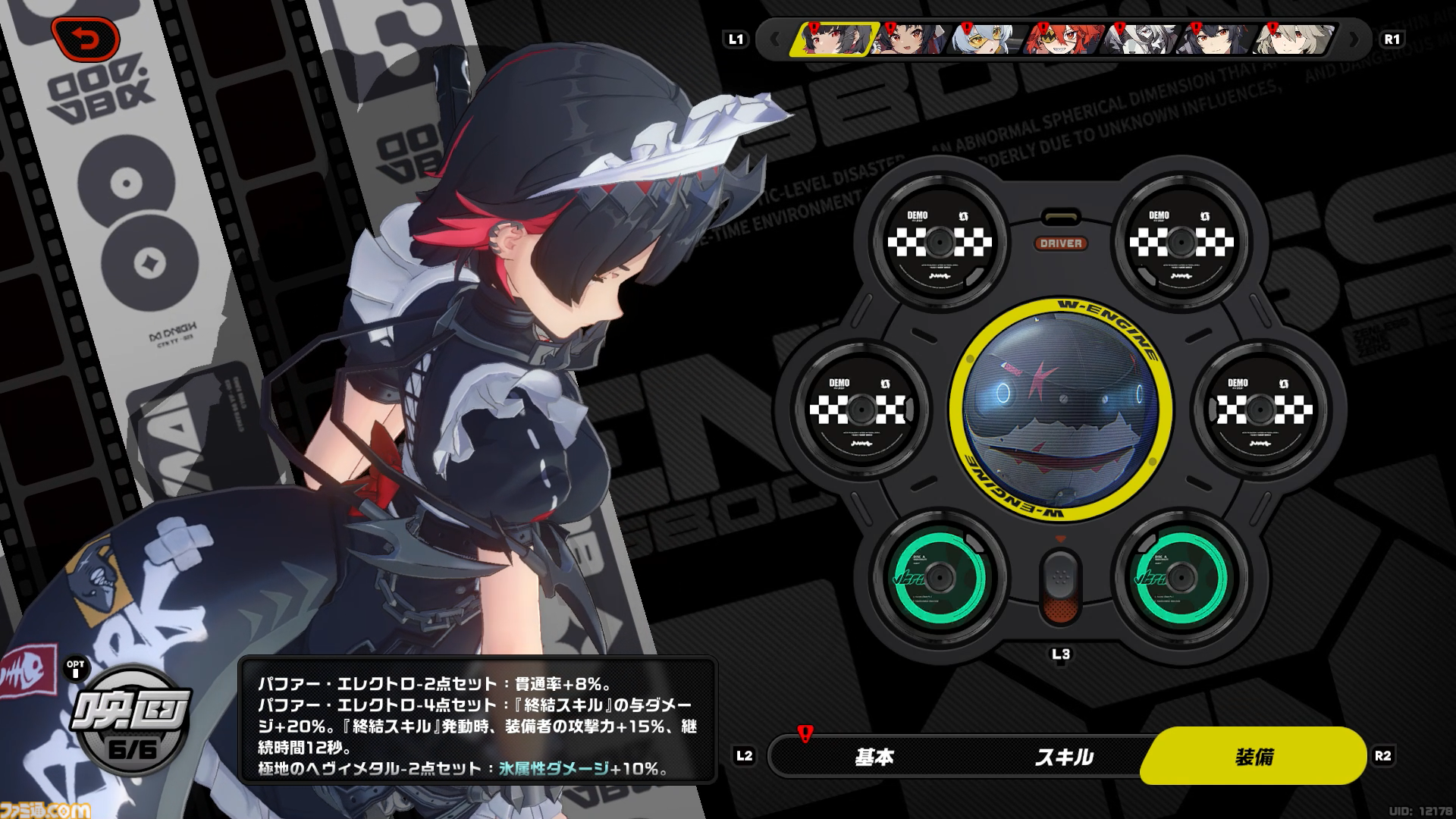Switch to the 基本 tab
The height and width of the screenshot is (819, 1456).
[874, 756]
